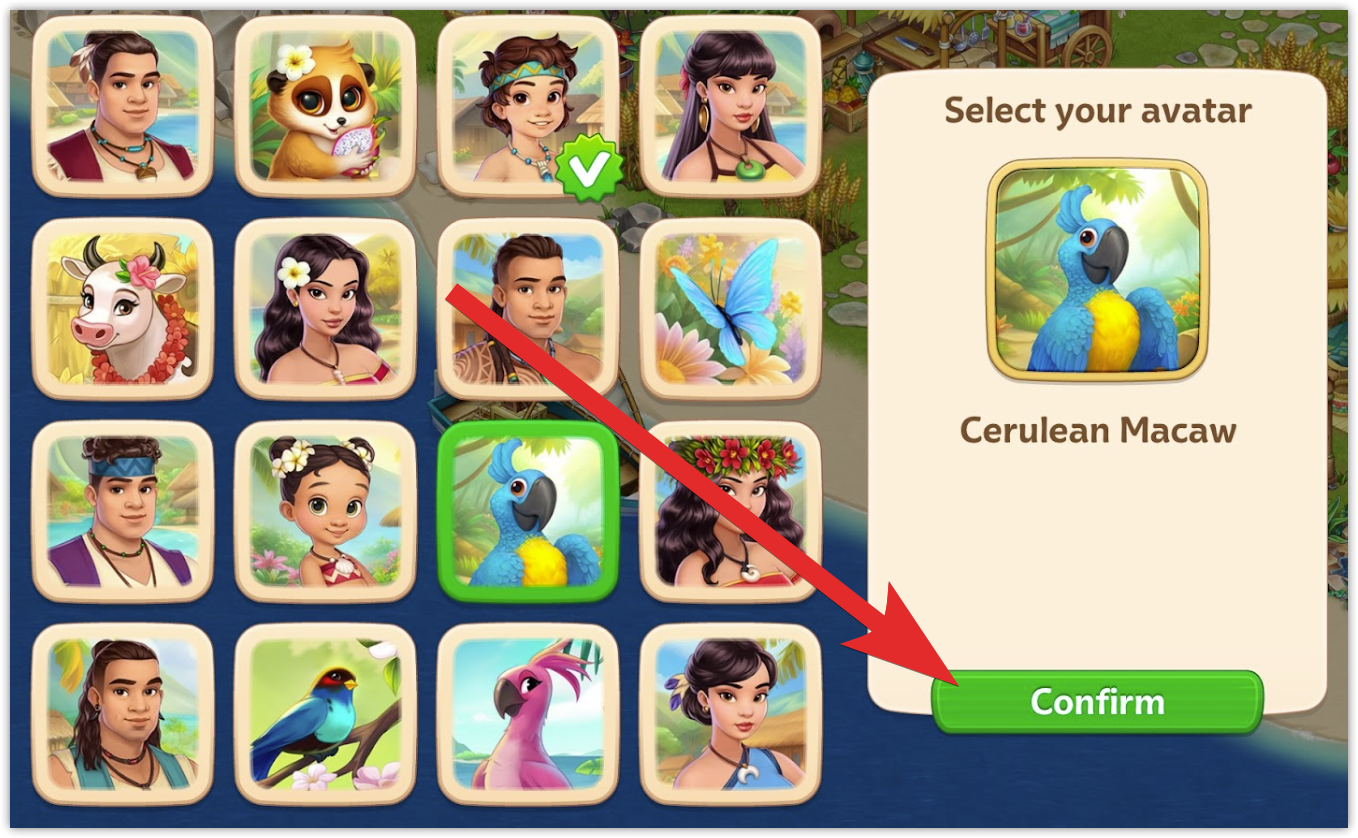
Task: Click the highlighted blue macaw avatar tile
Action: (527, 511)
